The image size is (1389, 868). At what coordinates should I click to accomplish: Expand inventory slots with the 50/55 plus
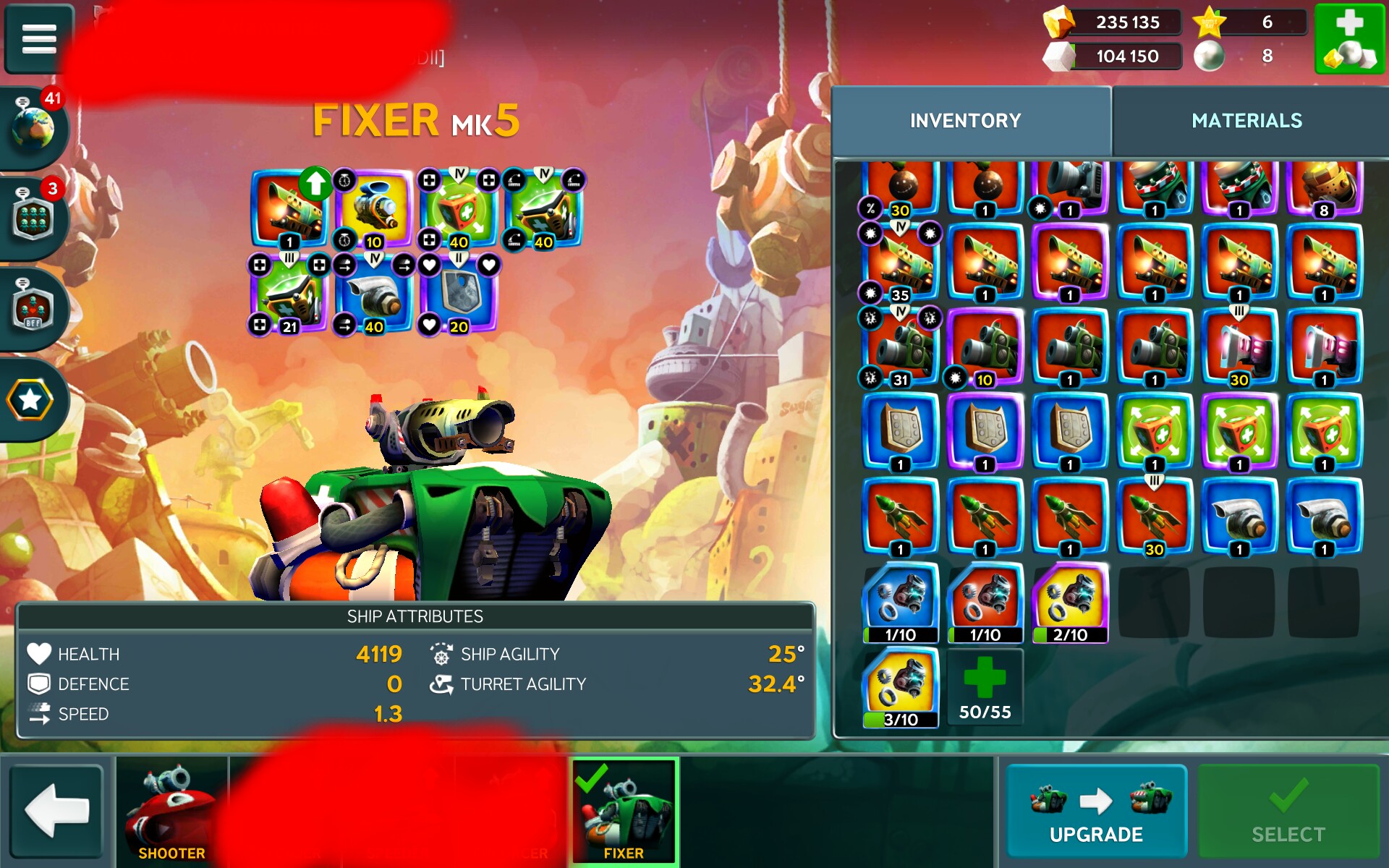tap(985, 687)
